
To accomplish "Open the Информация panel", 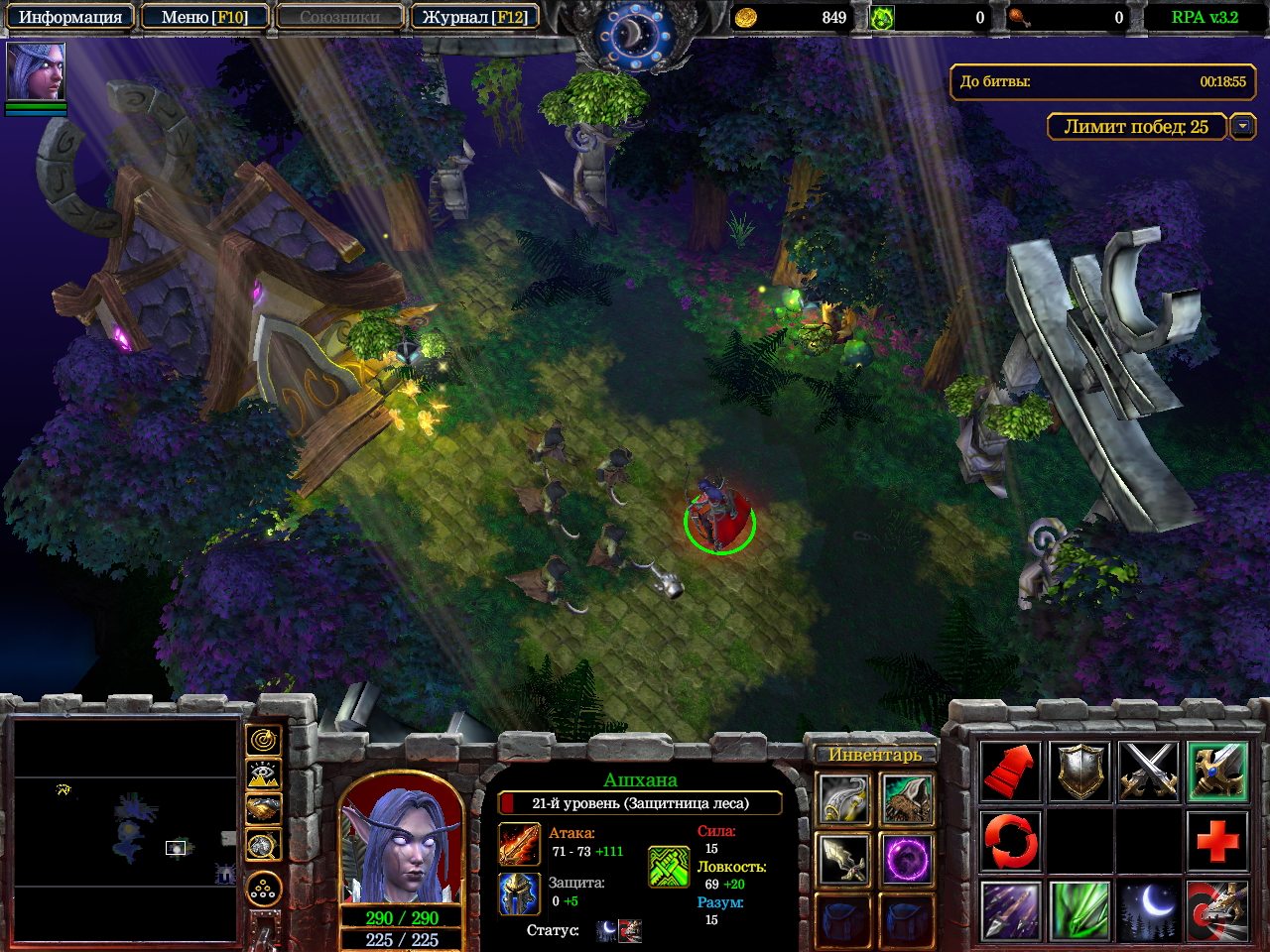I will pos(69,17).
